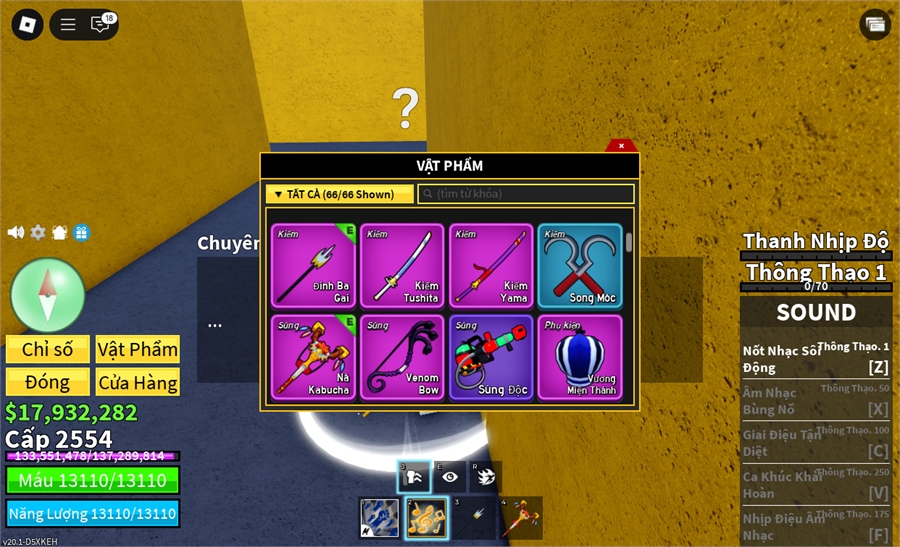Select the Kiếm Yama sword

491,265
